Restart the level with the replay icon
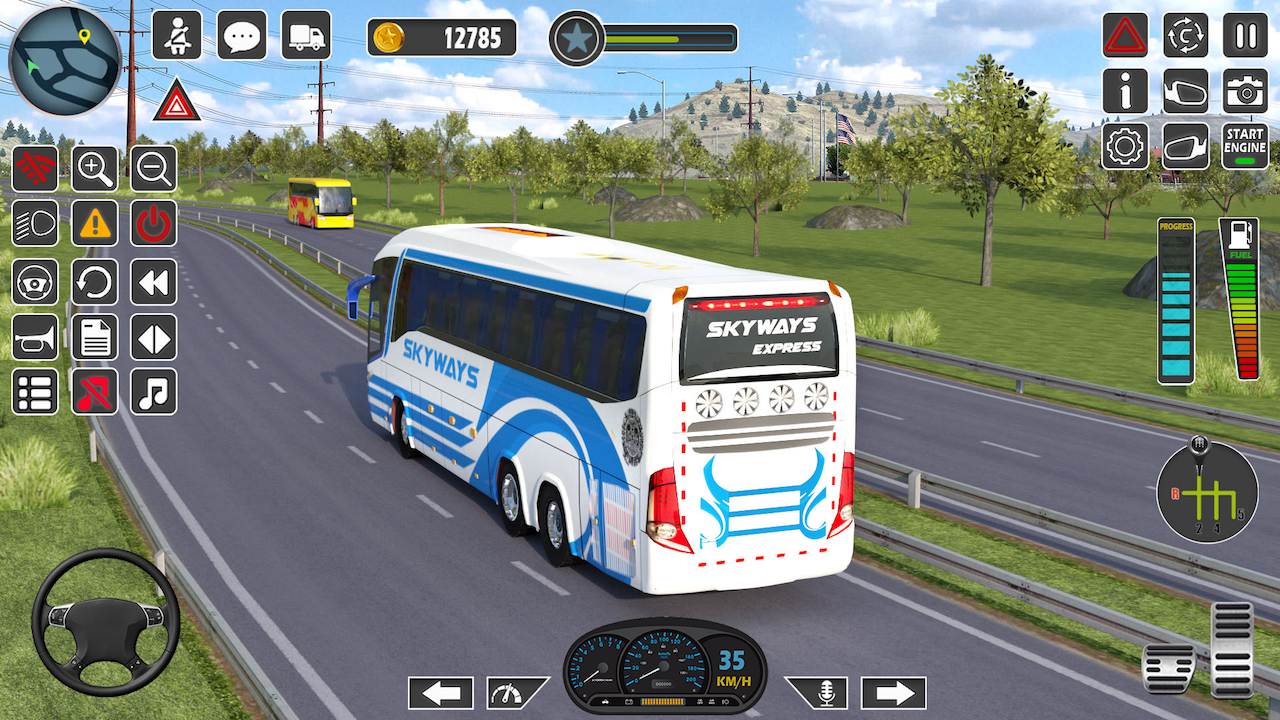 [95, 282]
